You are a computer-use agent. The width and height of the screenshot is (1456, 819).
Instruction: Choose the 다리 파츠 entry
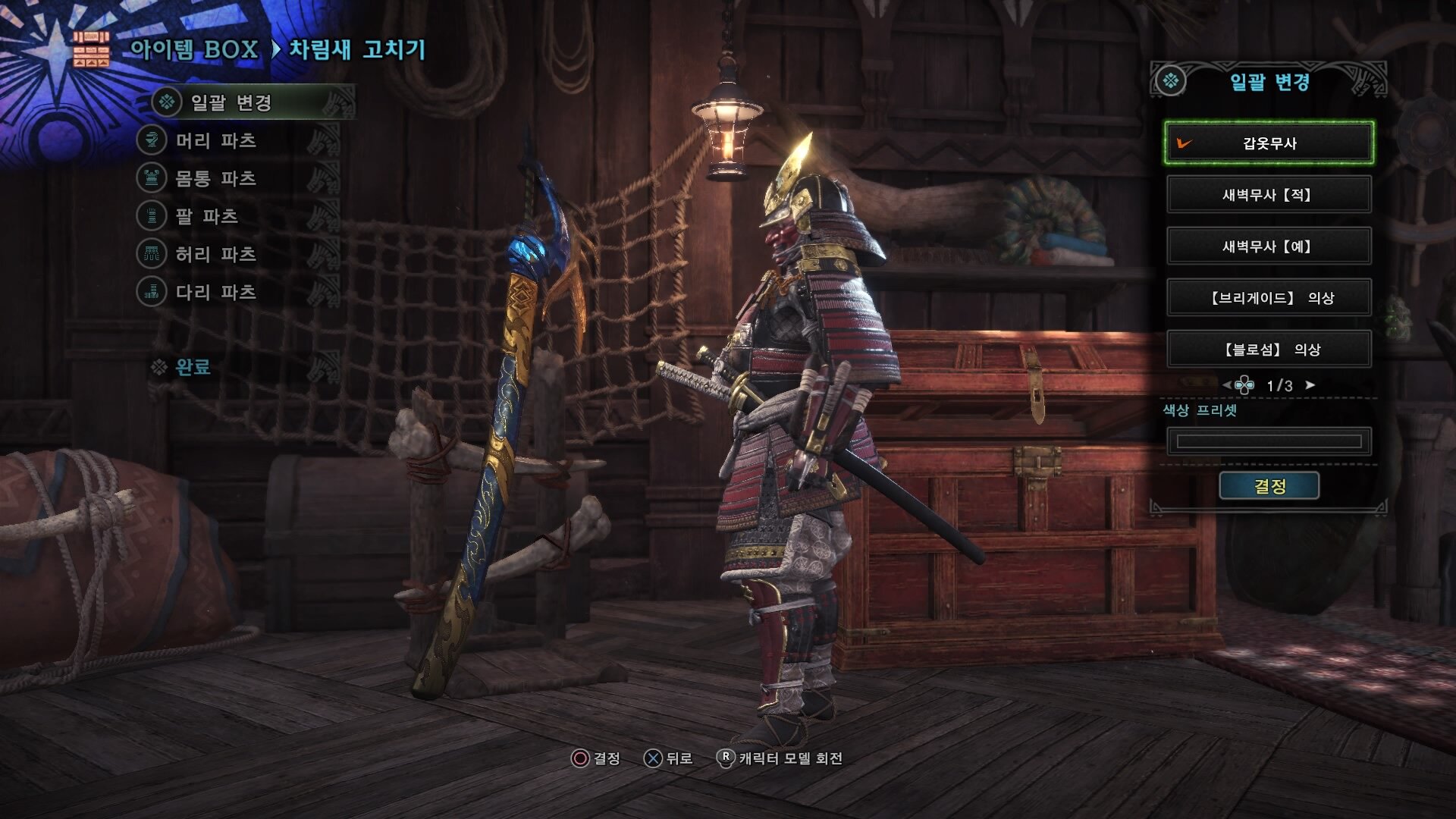pos(215,292)
